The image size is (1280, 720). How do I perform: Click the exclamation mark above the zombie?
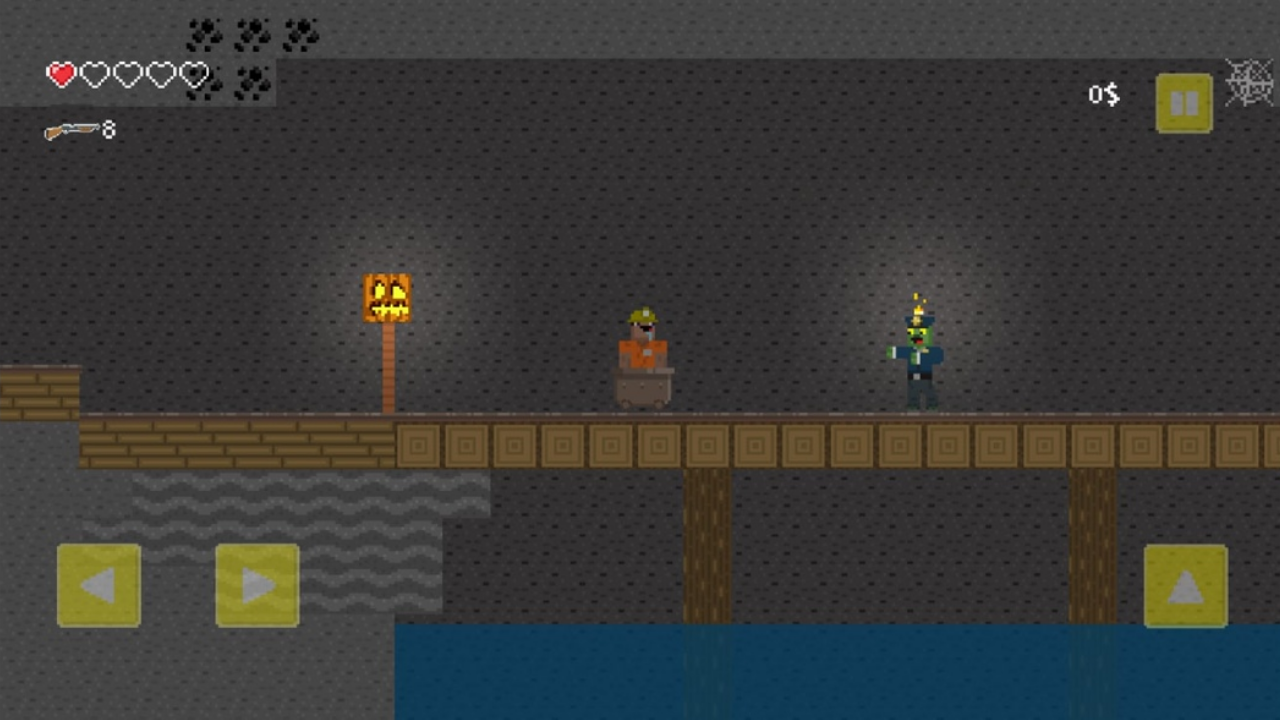(917, 298)
